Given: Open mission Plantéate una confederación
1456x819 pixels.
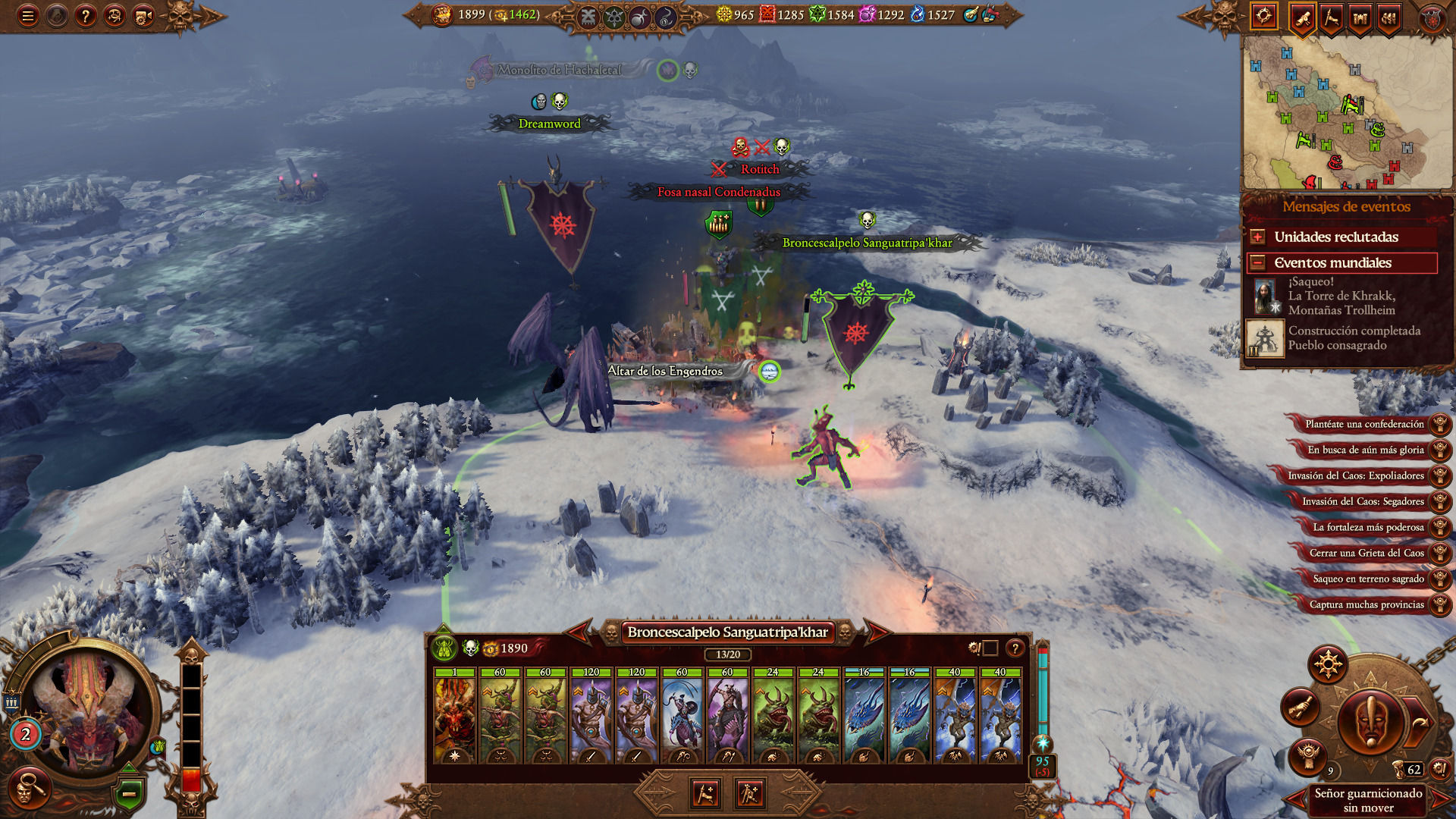Looking at the screenshot, I should tap(1364, 425).
